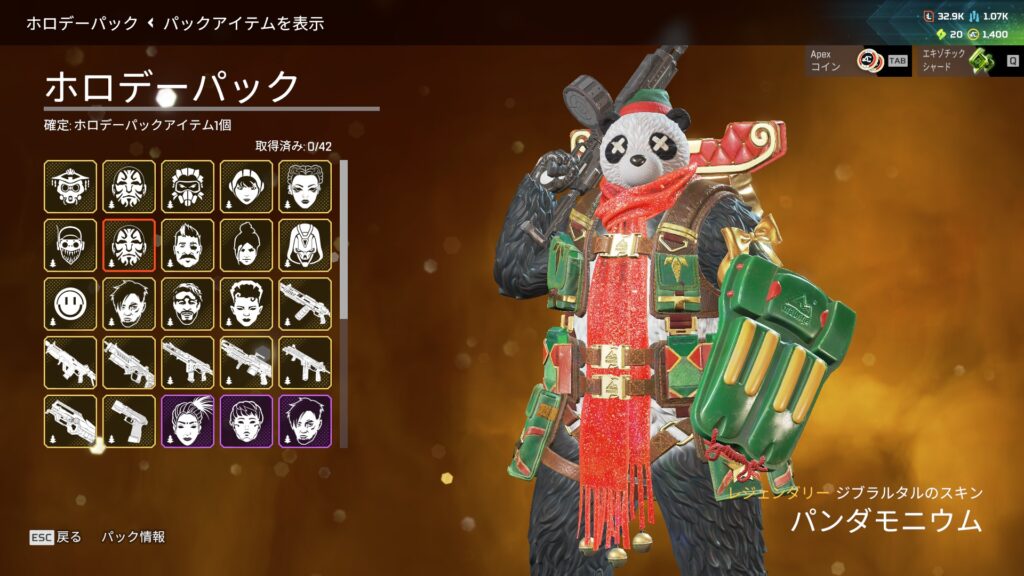Select the Bloodhound skin tile
1024x576 pixels.
pos(70,187)
